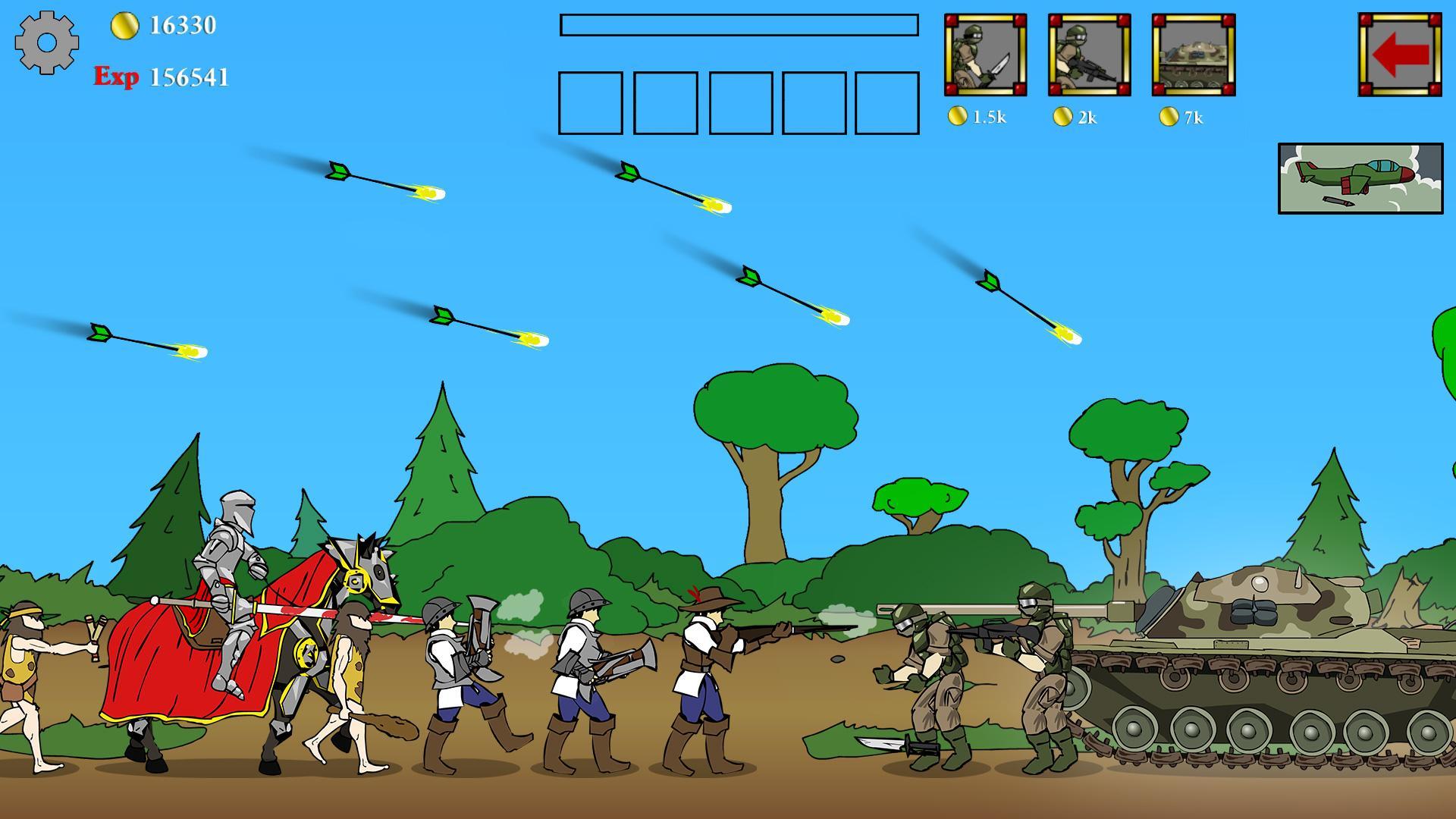Screen dimensions: 1456x819
Task: Launch the airplane bombing special attack
Action: [1361, 178]
